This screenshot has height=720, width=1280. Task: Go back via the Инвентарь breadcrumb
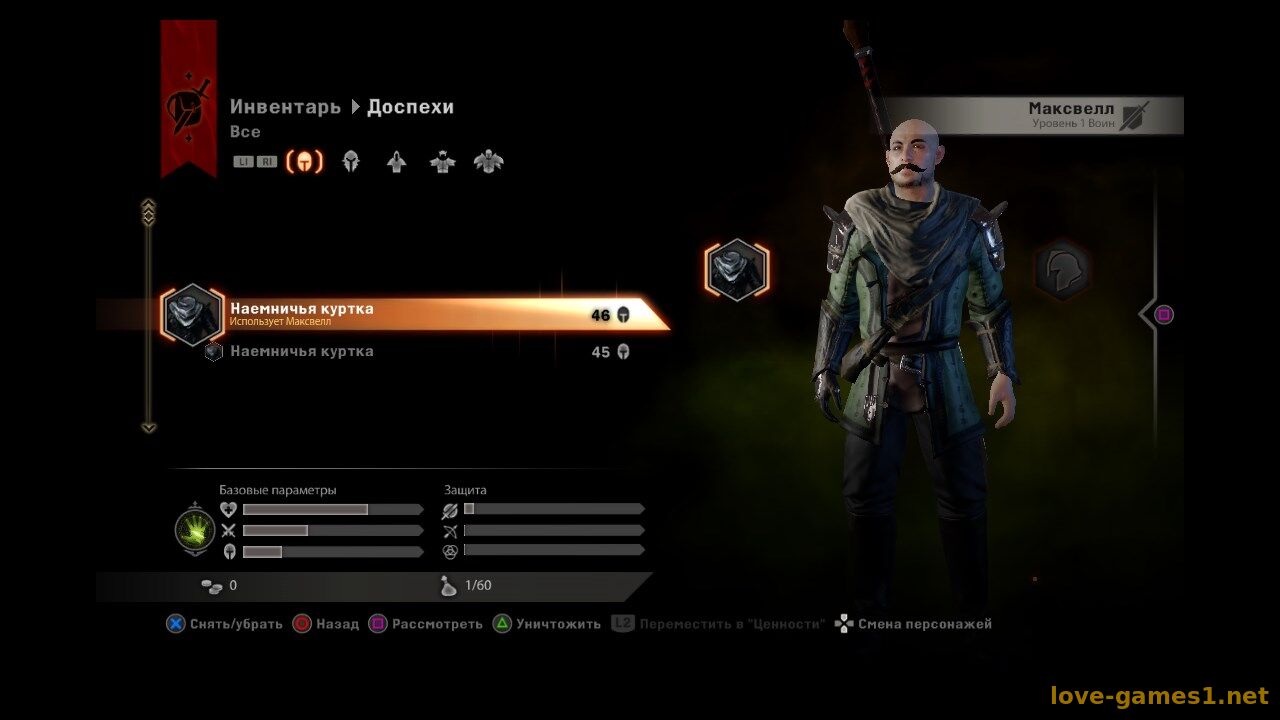[285, 107]
